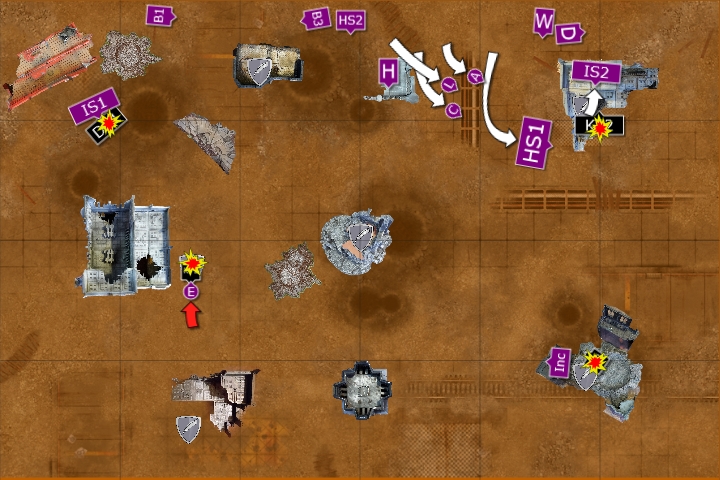Choose the purple H unit marker
This screenshot has width=720, height=480.
389,71
